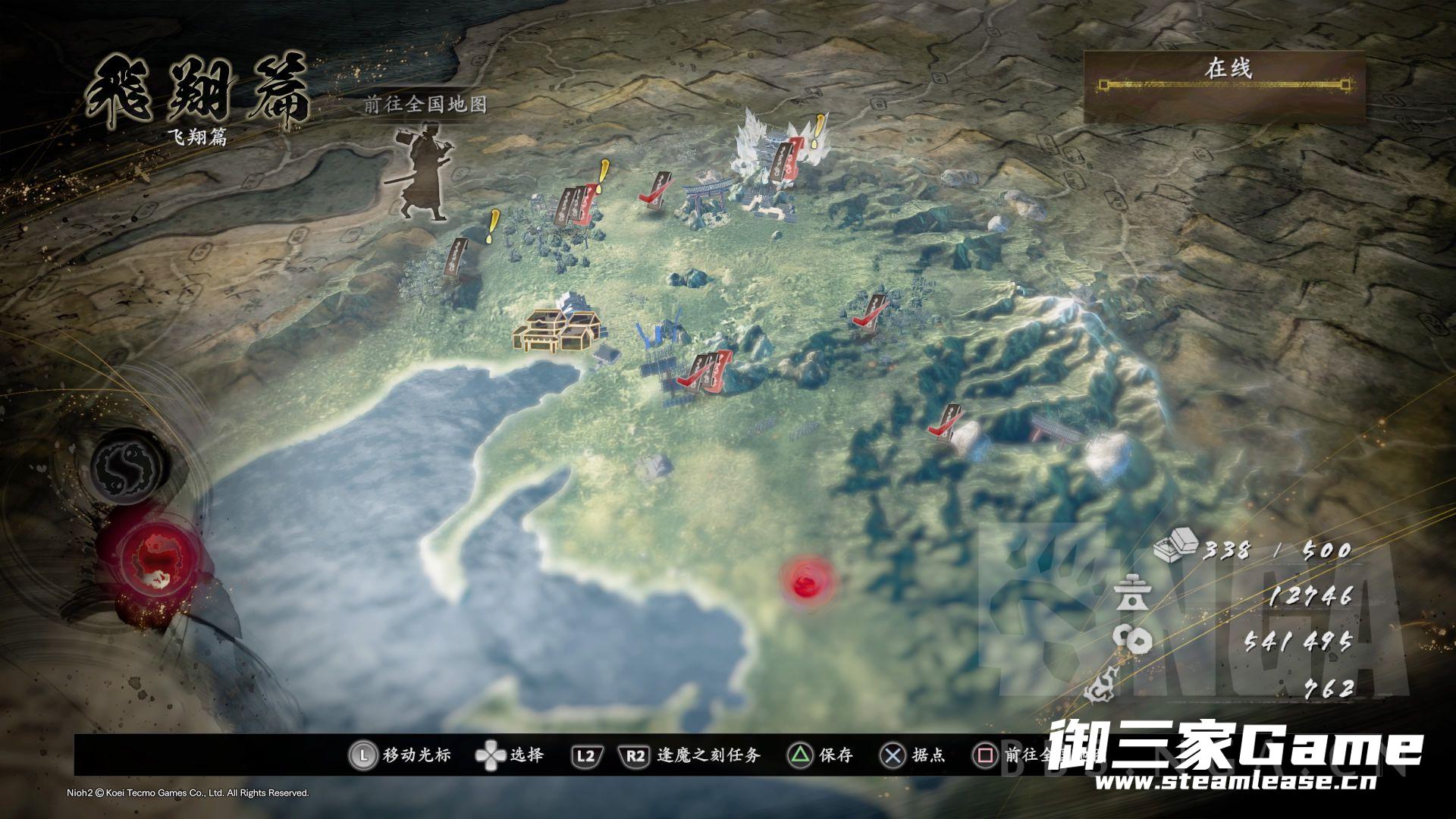This screenshot has height=819, width=1456.
Task: Activate the red twilight mission orb icon
Action: 162,564
